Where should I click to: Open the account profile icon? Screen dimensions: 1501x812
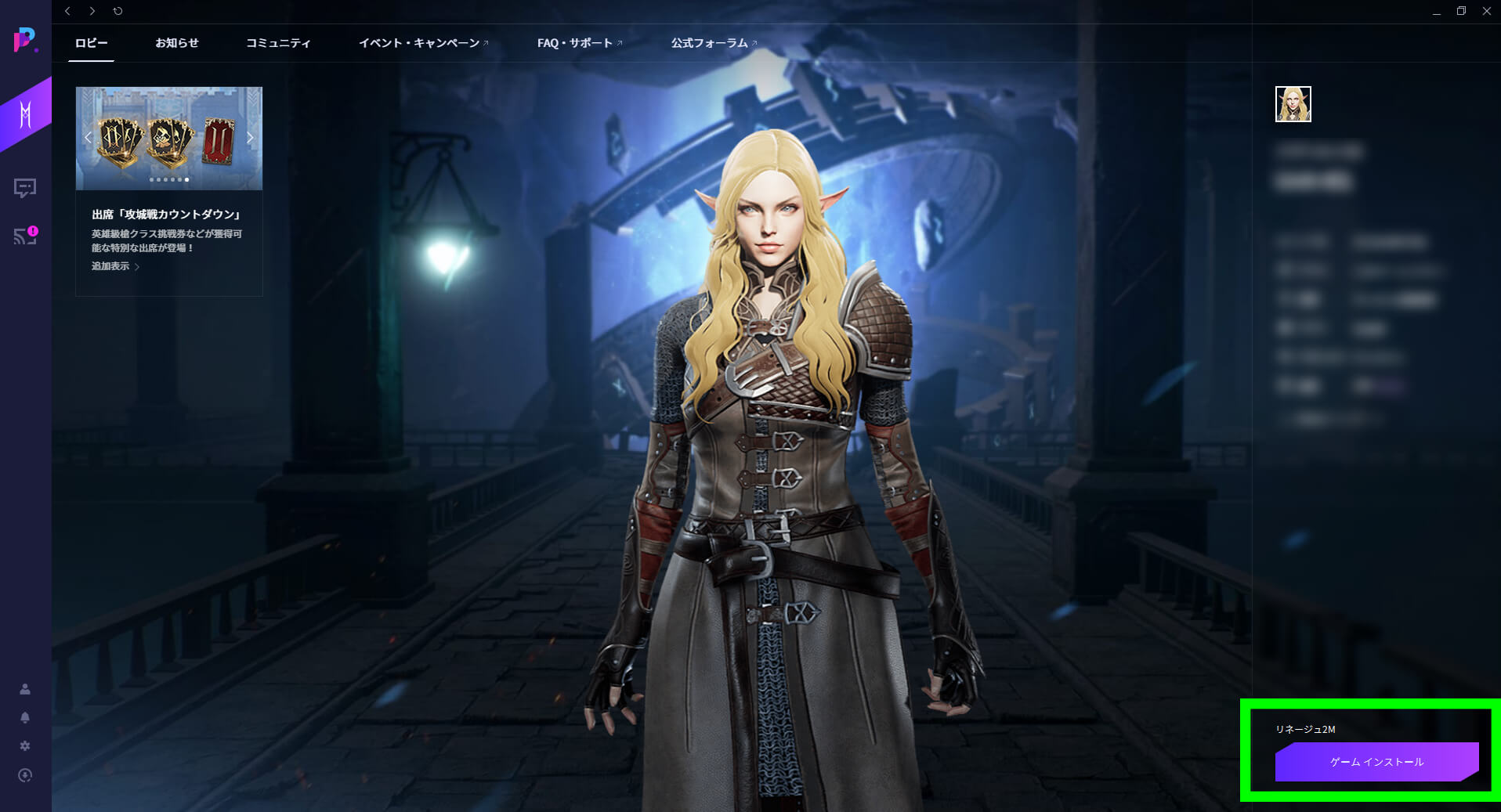(25, 689)
